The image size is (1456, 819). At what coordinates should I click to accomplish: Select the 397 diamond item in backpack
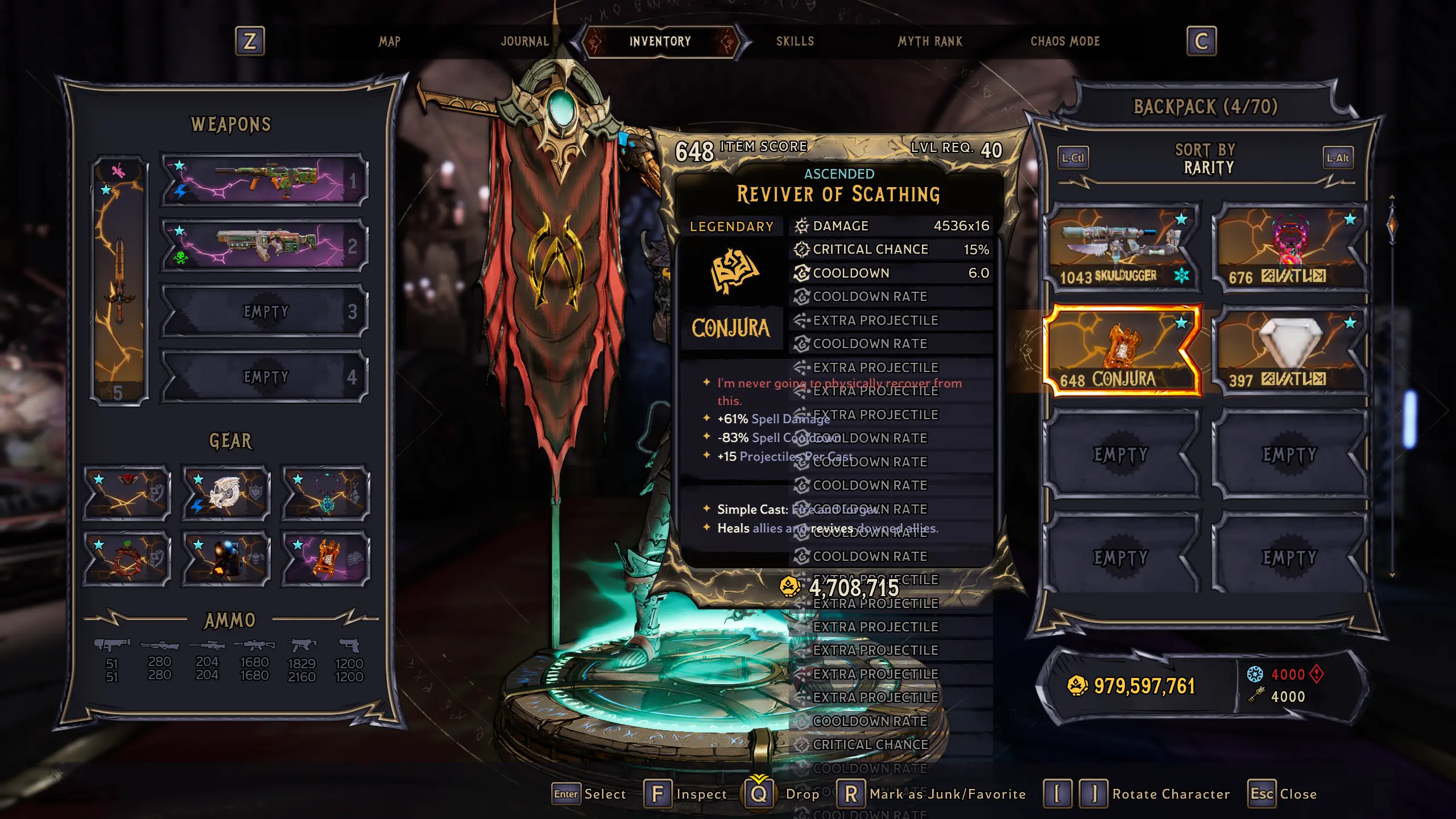coord(1290,351)
